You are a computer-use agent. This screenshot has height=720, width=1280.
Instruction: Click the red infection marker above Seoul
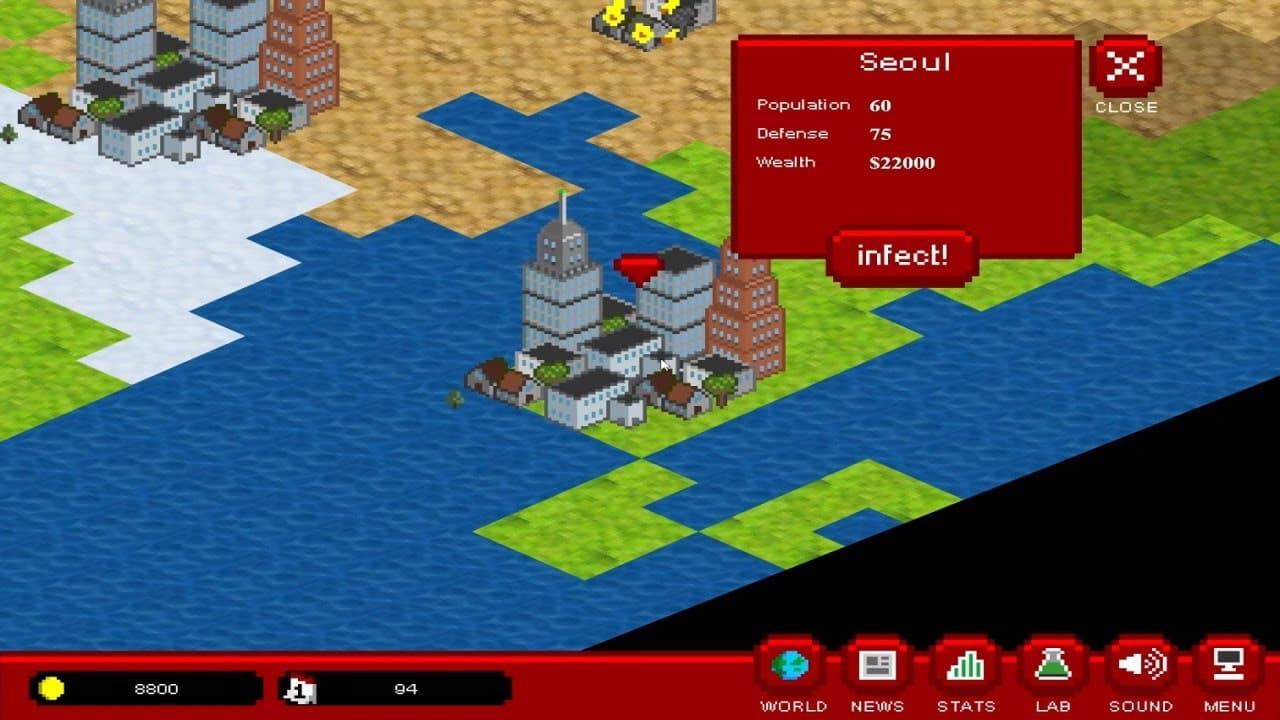(637, 264)
